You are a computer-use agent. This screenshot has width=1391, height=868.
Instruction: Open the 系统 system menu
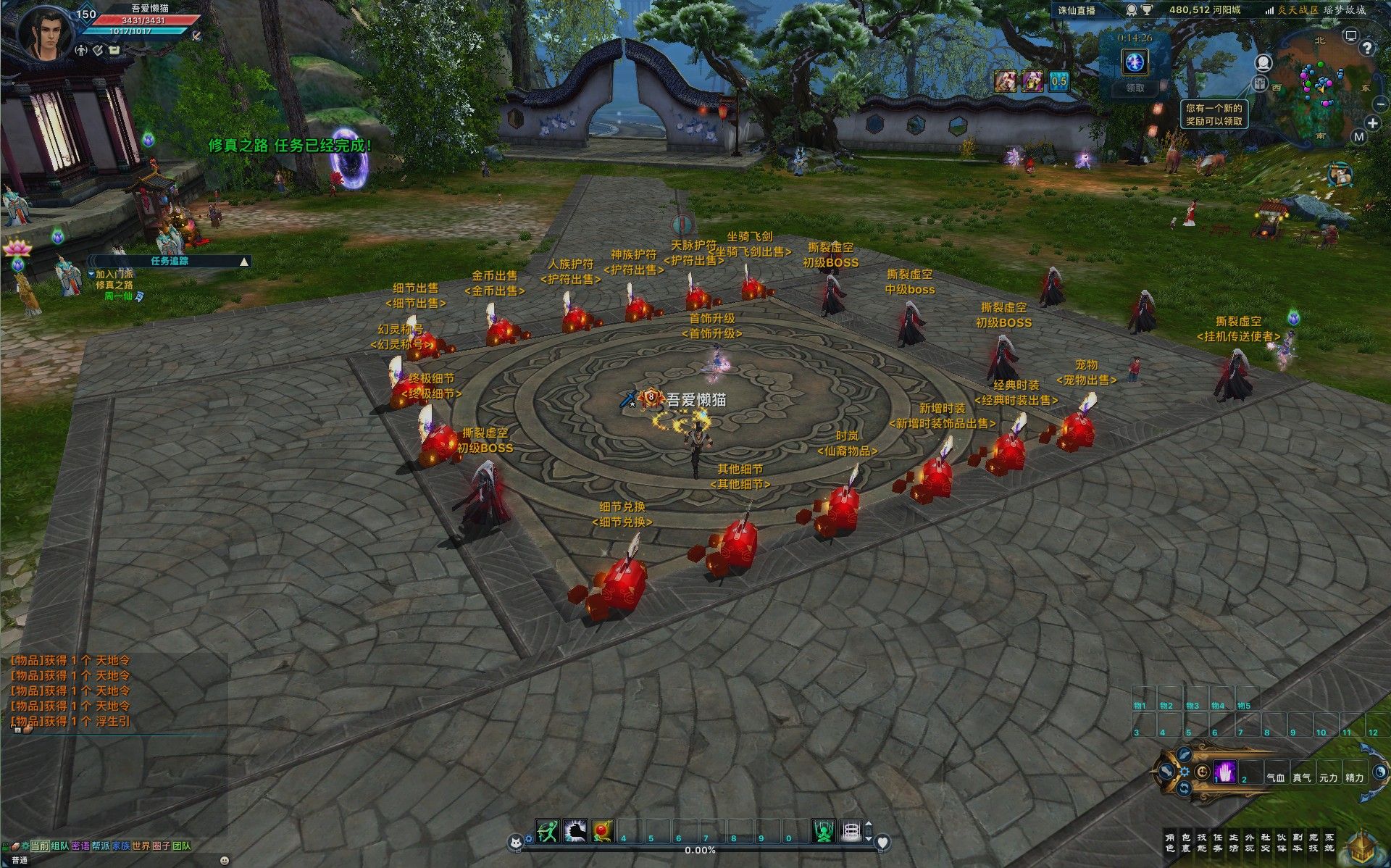tap(1329, 843)
